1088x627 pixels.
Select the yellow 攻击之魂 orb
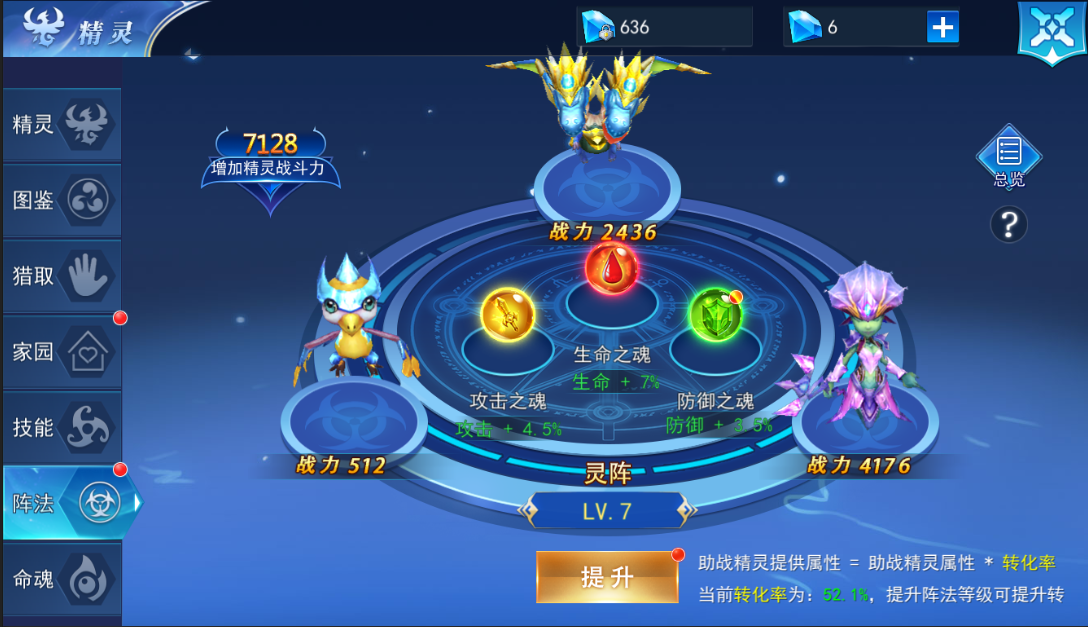(508, 315)
